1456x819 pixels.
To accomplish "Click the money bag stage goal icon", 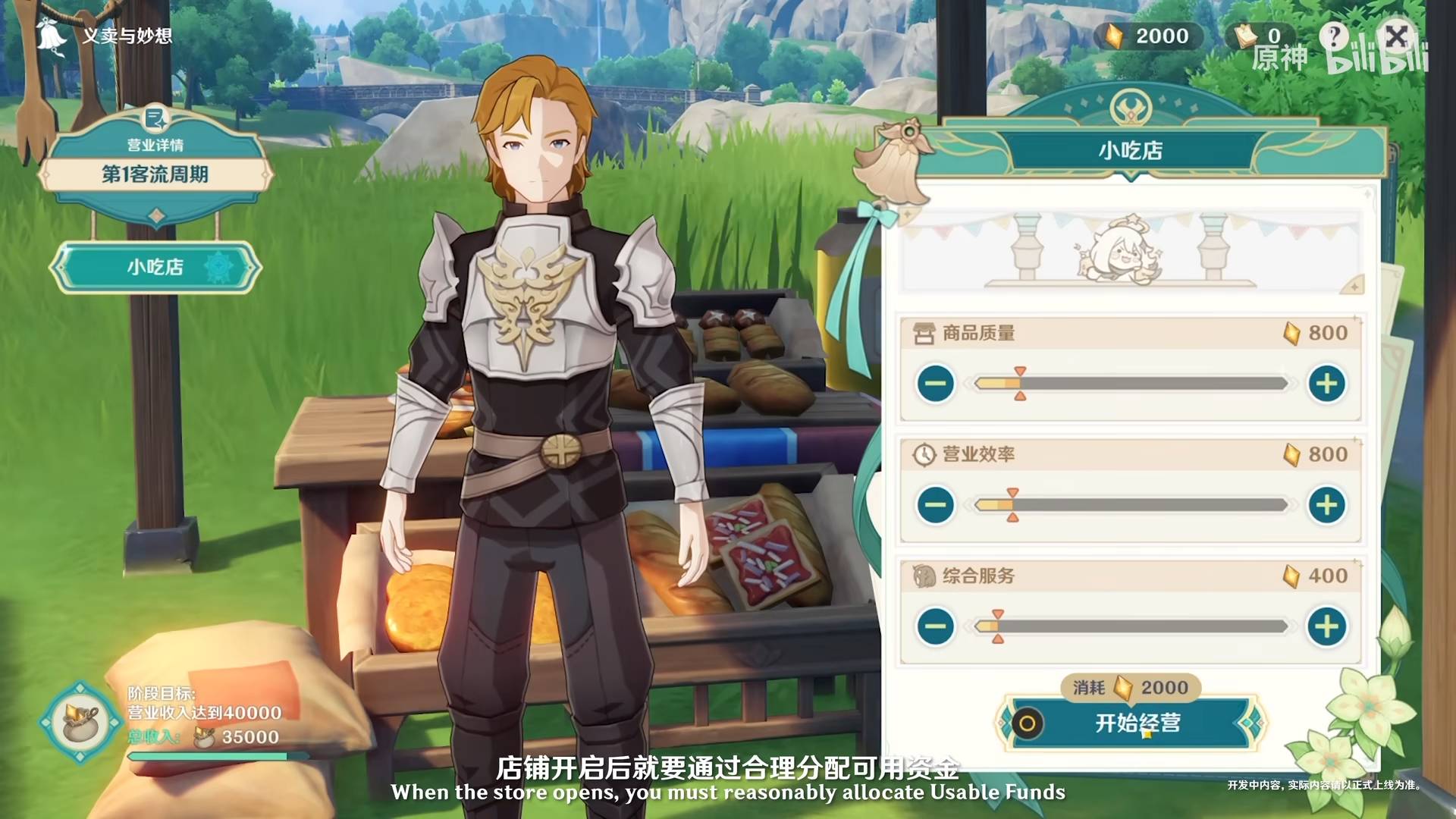I will pos(81,723).
